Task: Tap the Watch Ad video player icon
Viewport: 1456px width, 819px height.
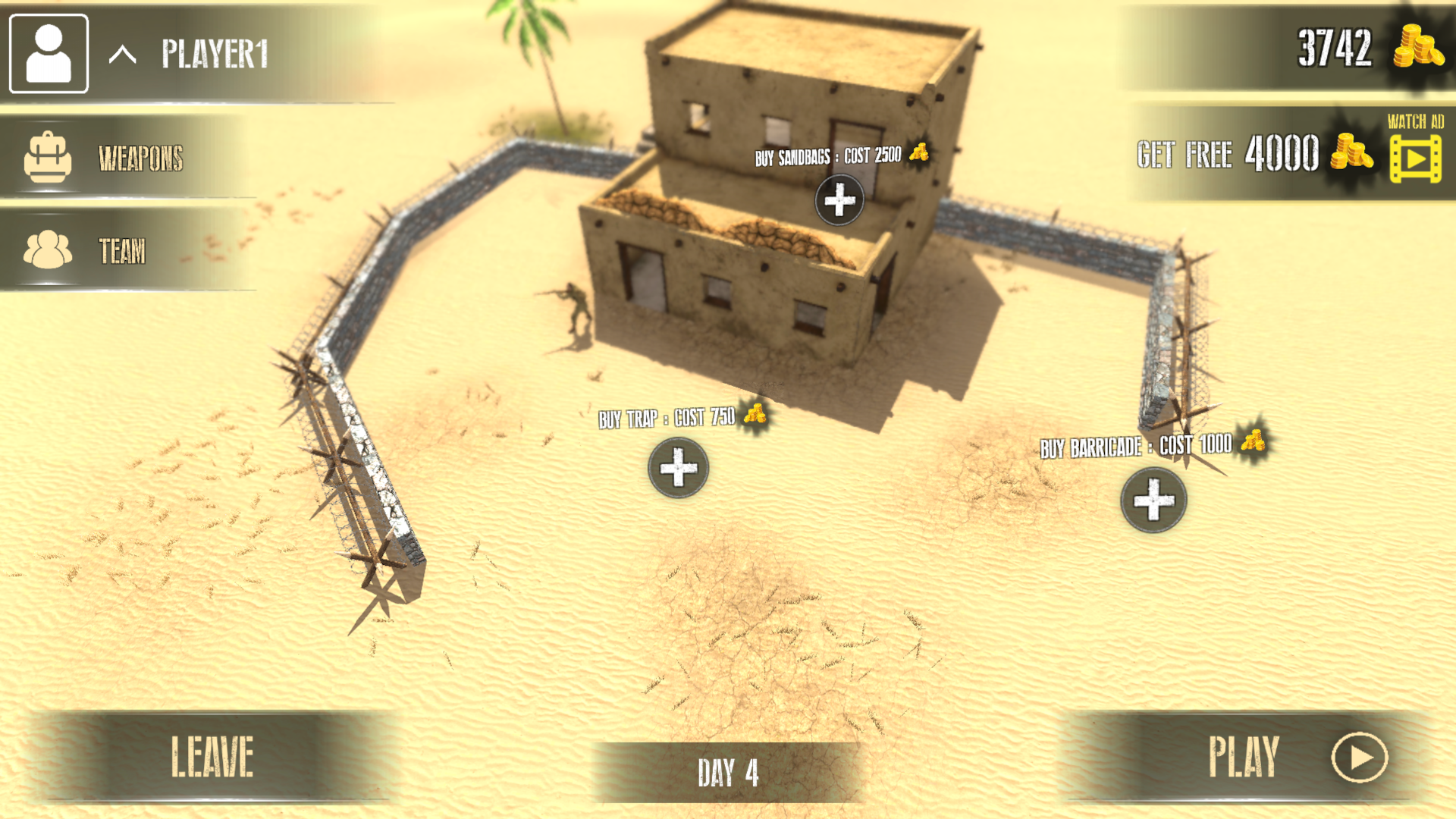Action: point(1415,158)
